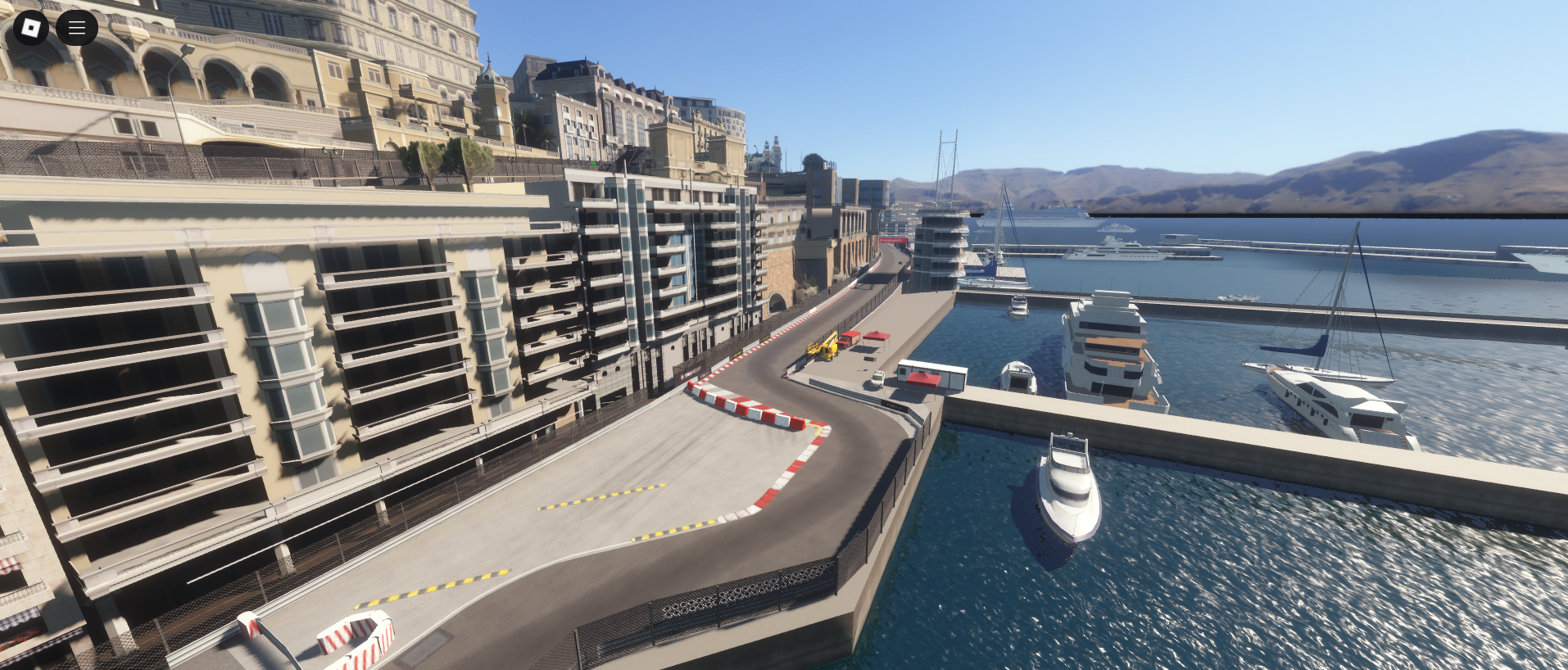Open the hamburger menu button
Screen dimensions: 1568x670
(x=77, y=28)
